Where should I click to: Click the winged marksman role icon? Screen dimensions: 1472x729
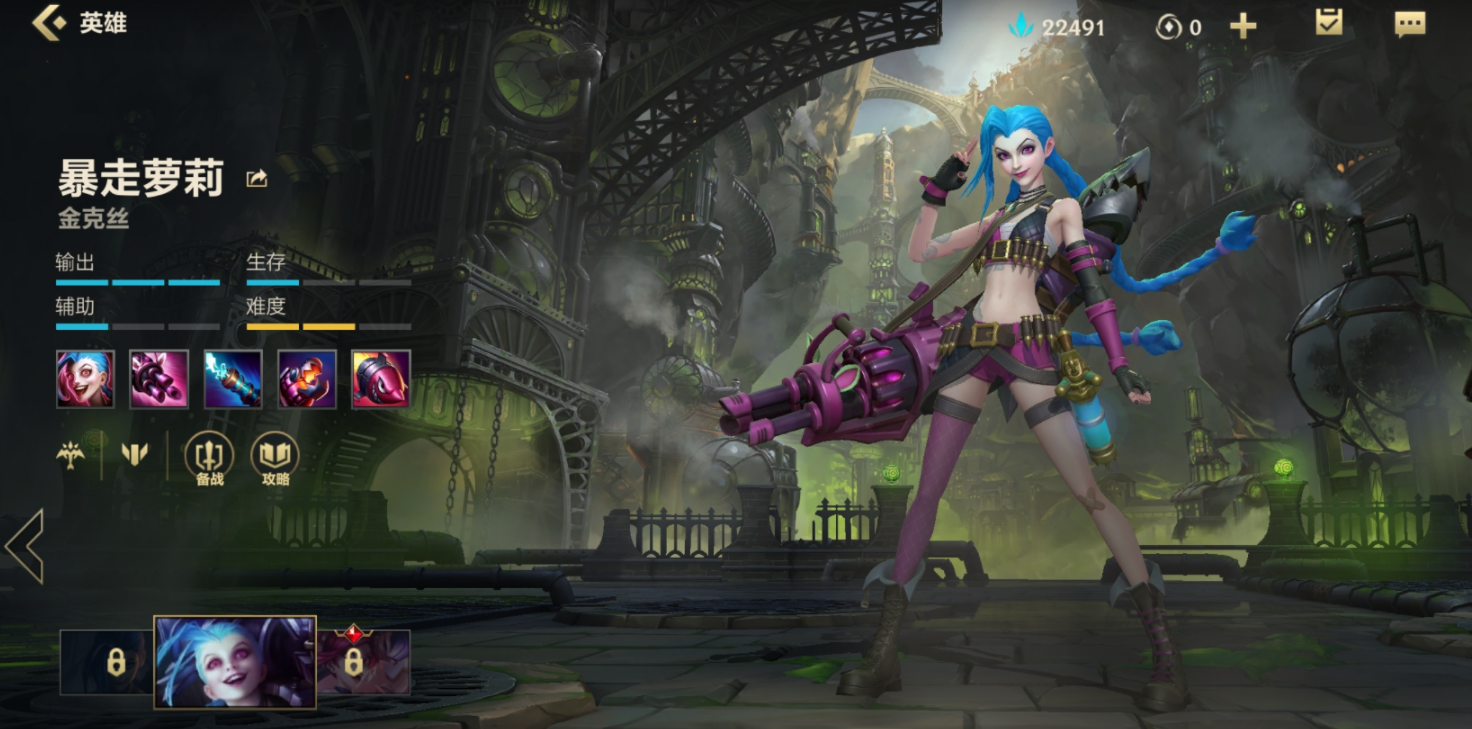point(71,455)
